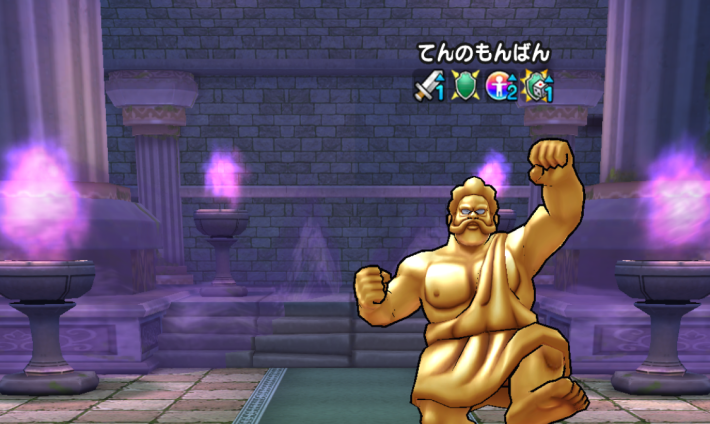Check the shield-with-dice status icon
Image resolution: width=710 pixels, height=424 pixels.
click(538, 87)
